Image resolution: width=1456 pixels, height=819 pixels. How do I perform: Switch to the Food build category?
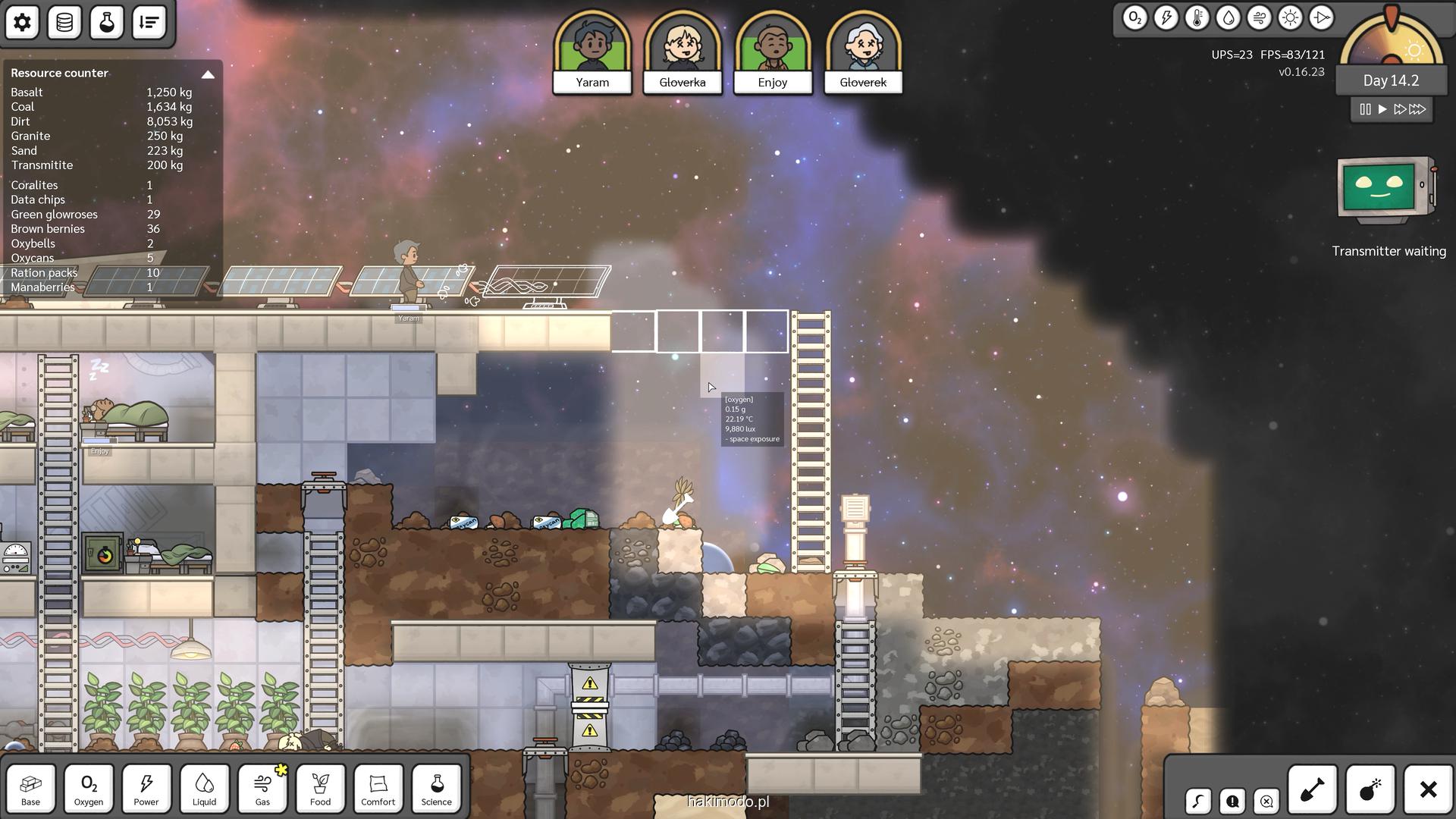(320, 789)
